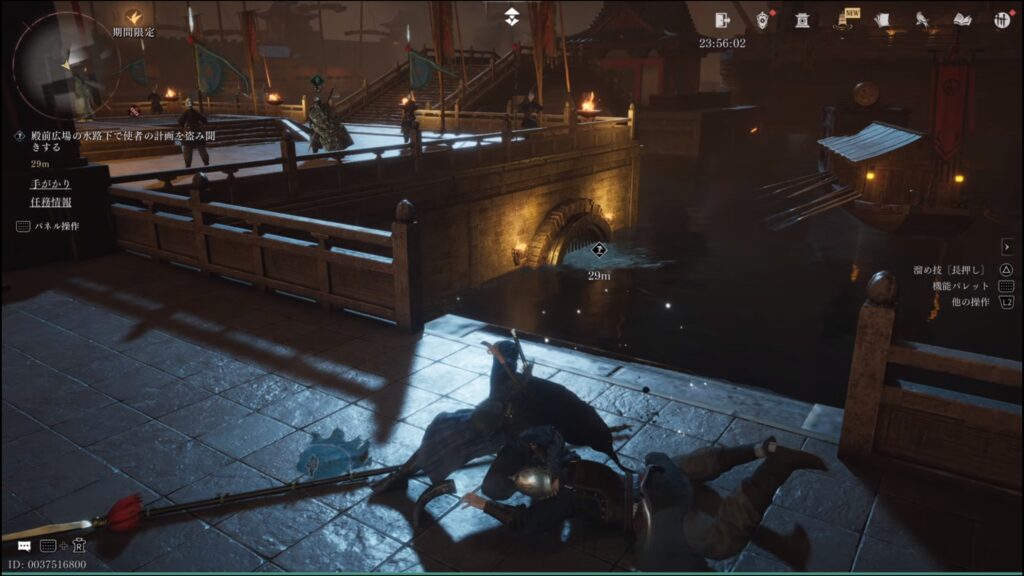Expand the side panel arrow button
This screenshot has height=576, width=1024.
(1007, 246)
